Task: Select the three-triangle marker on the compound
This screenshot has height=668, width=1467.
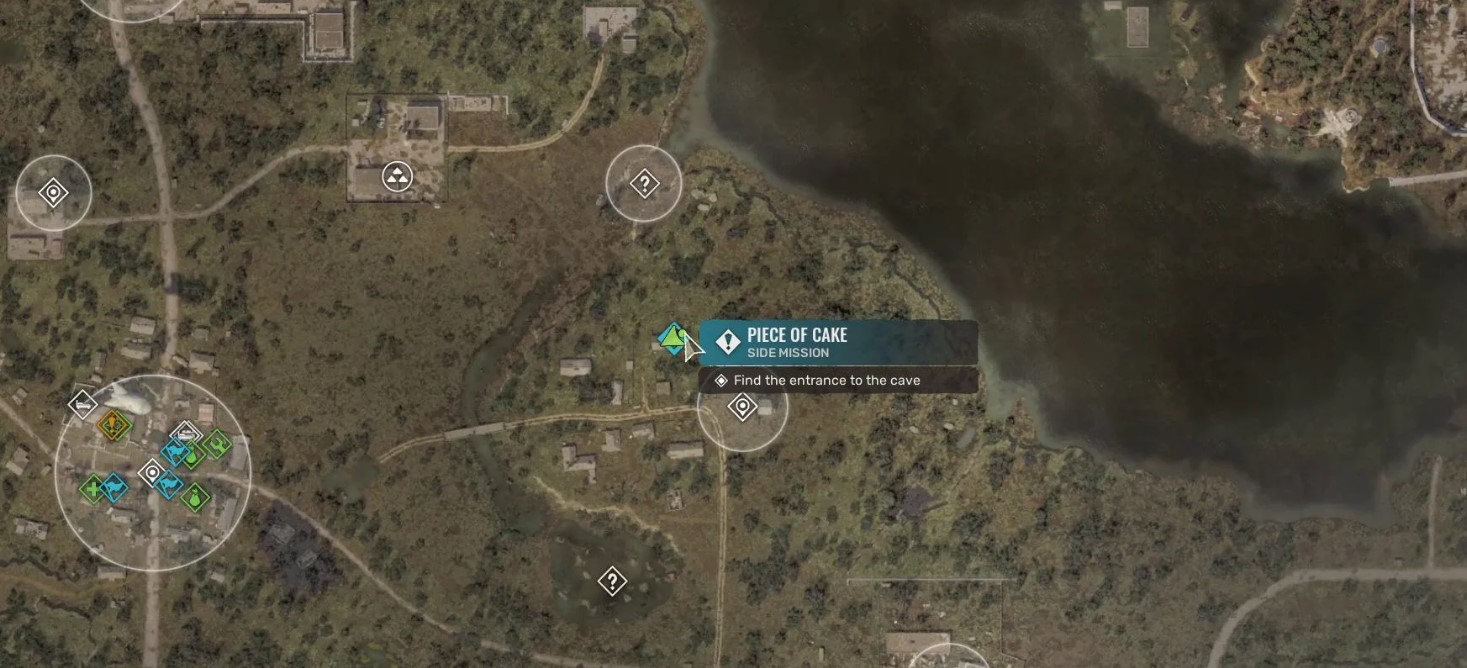Action: click(398, 178)
